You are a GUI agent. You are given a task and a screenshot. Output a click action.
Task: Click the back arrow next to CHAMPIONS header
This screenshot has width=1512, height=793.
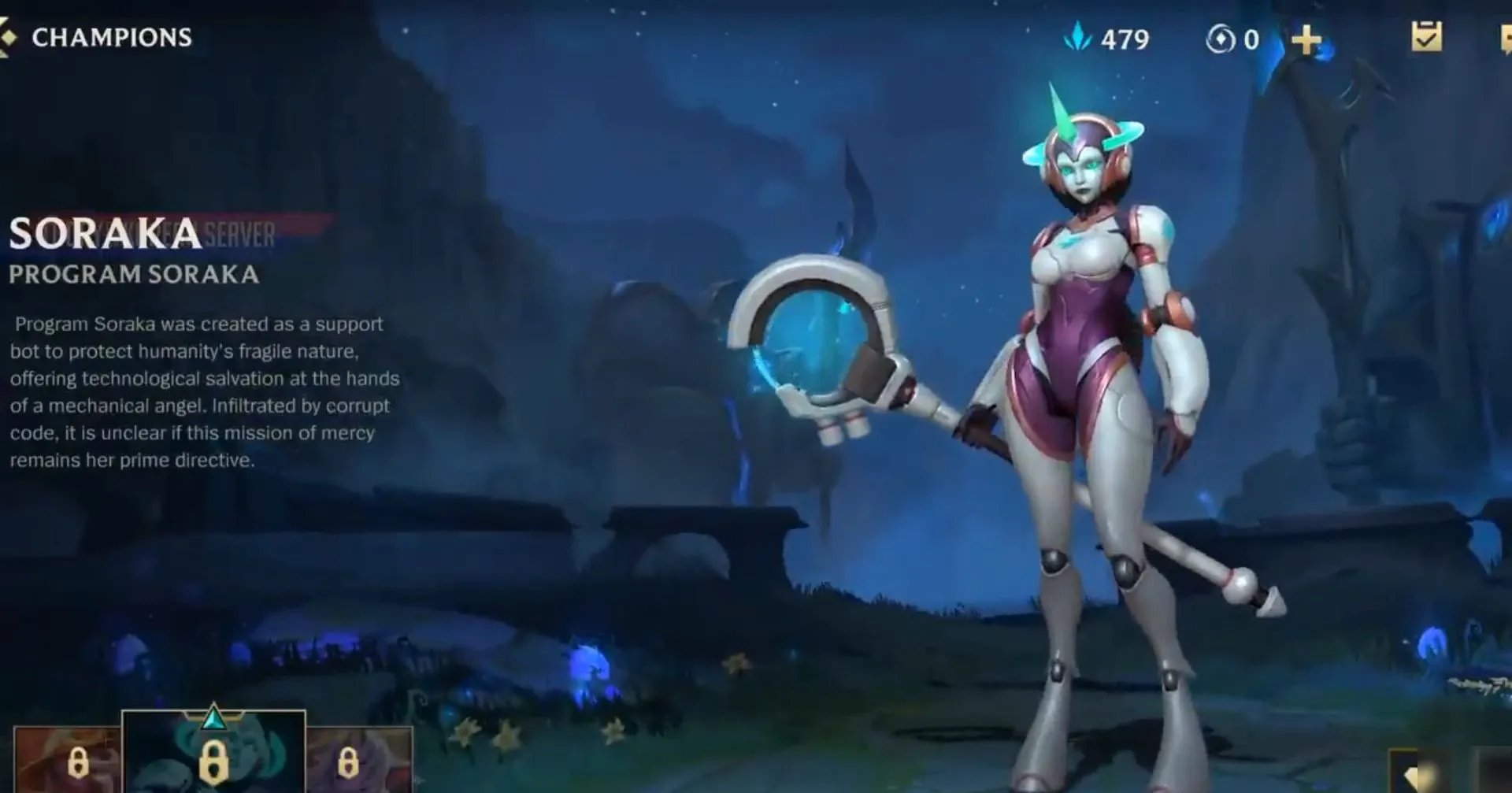coord(11,35)
